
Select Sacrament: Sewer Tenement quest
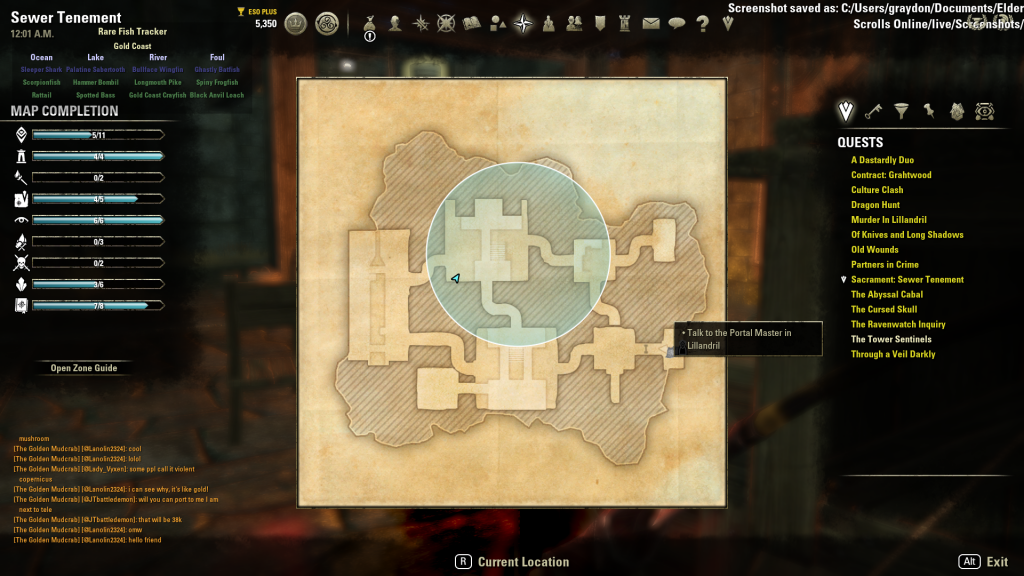(x=907, y=280)
